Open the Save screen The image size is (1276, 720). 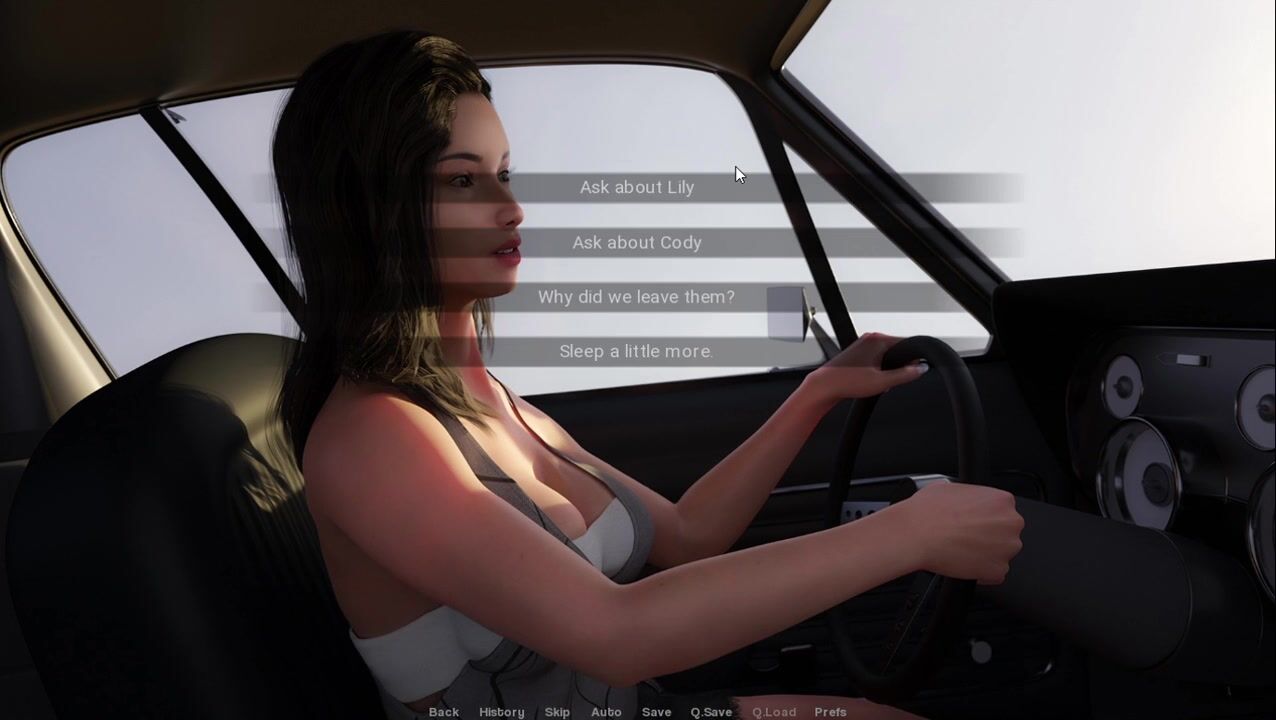tap(656, 712)
